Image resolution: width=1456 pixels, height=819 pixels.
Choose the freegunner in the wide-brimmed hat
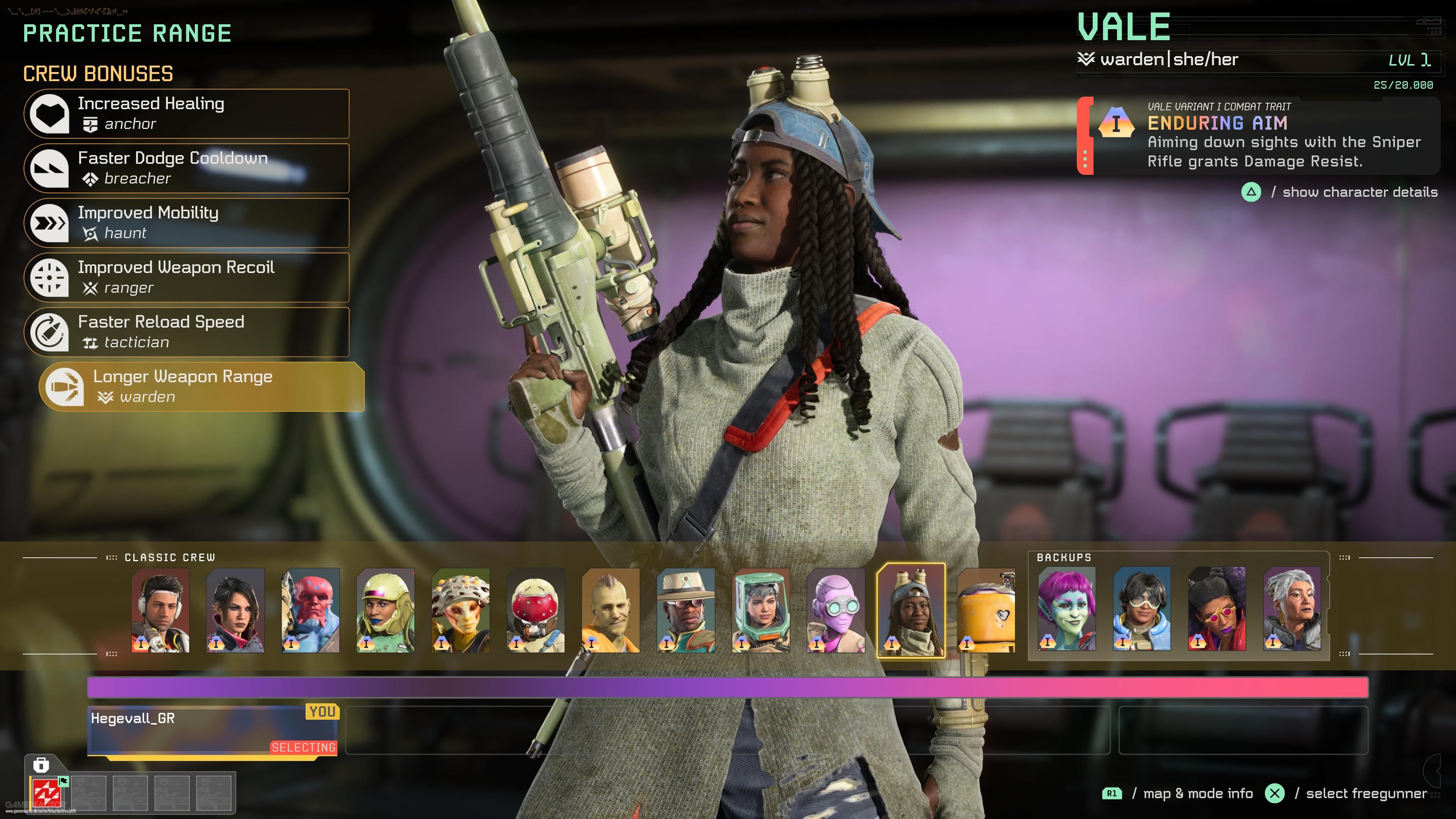click(686, 610)
